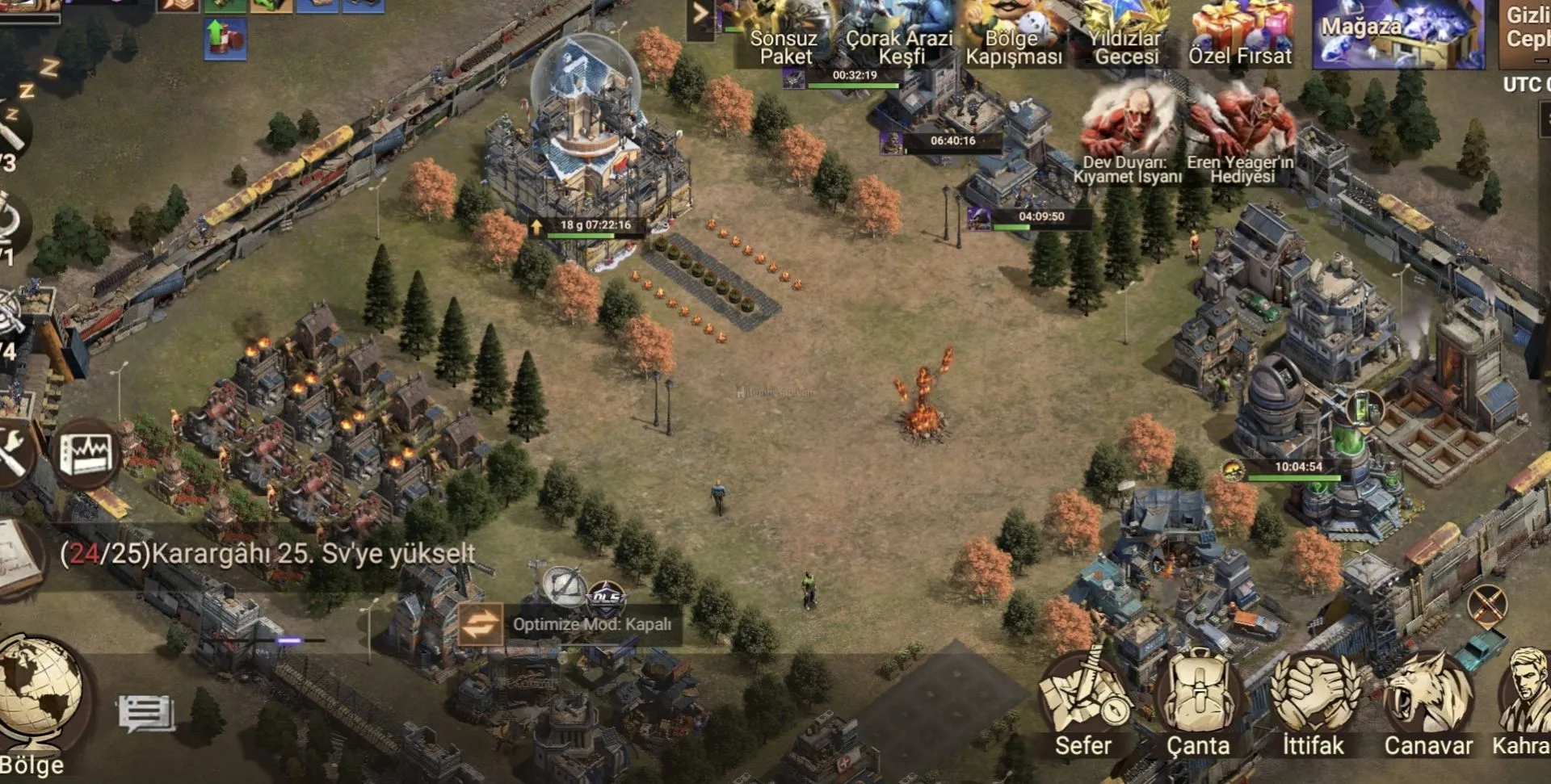The height and width of the screenshot is (784, 1551).
Task: Open the Çorak Arazi Keşfi event
Action: (899, 34)
